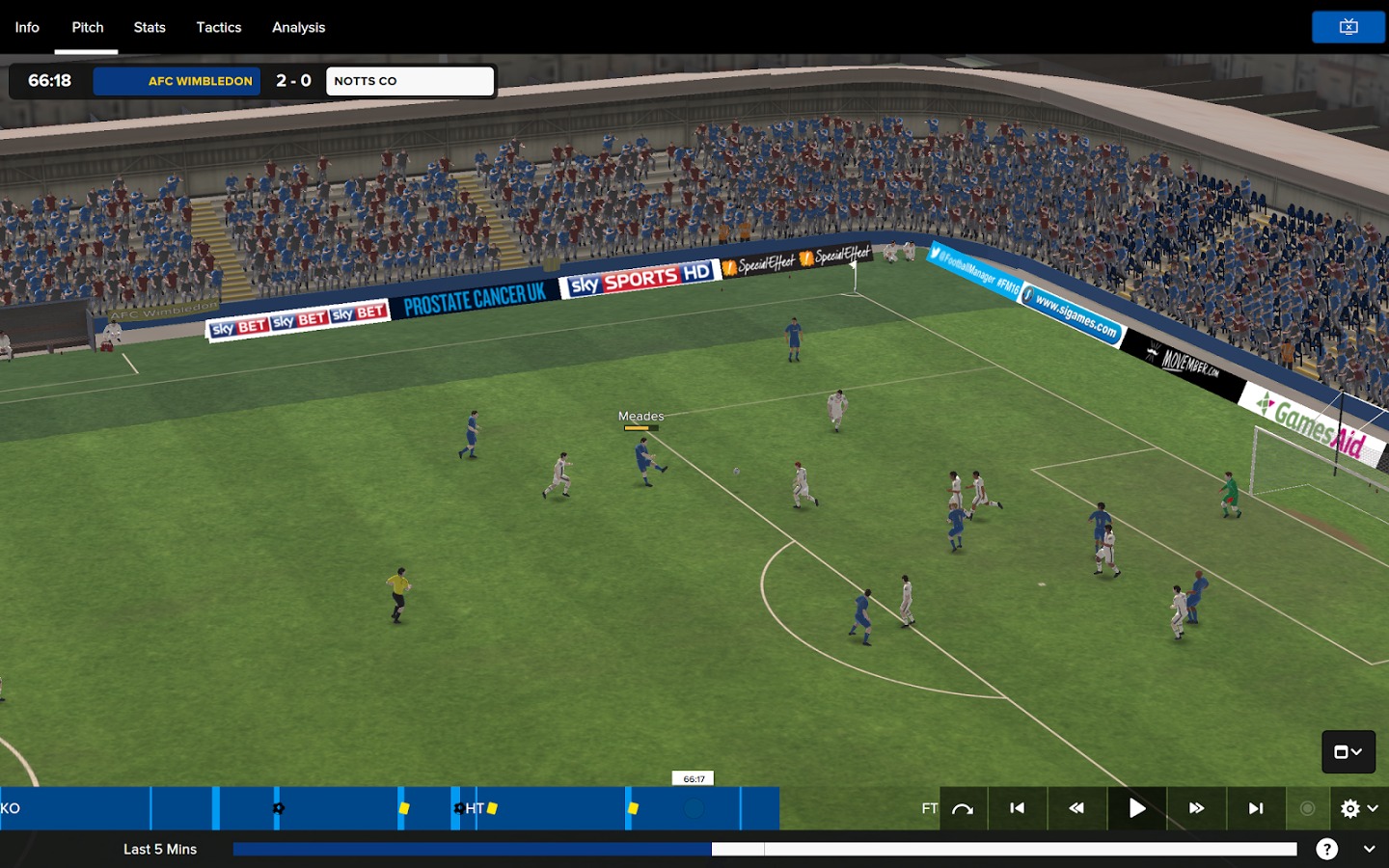Select the Pitch tab

click(x=88, y=27)
